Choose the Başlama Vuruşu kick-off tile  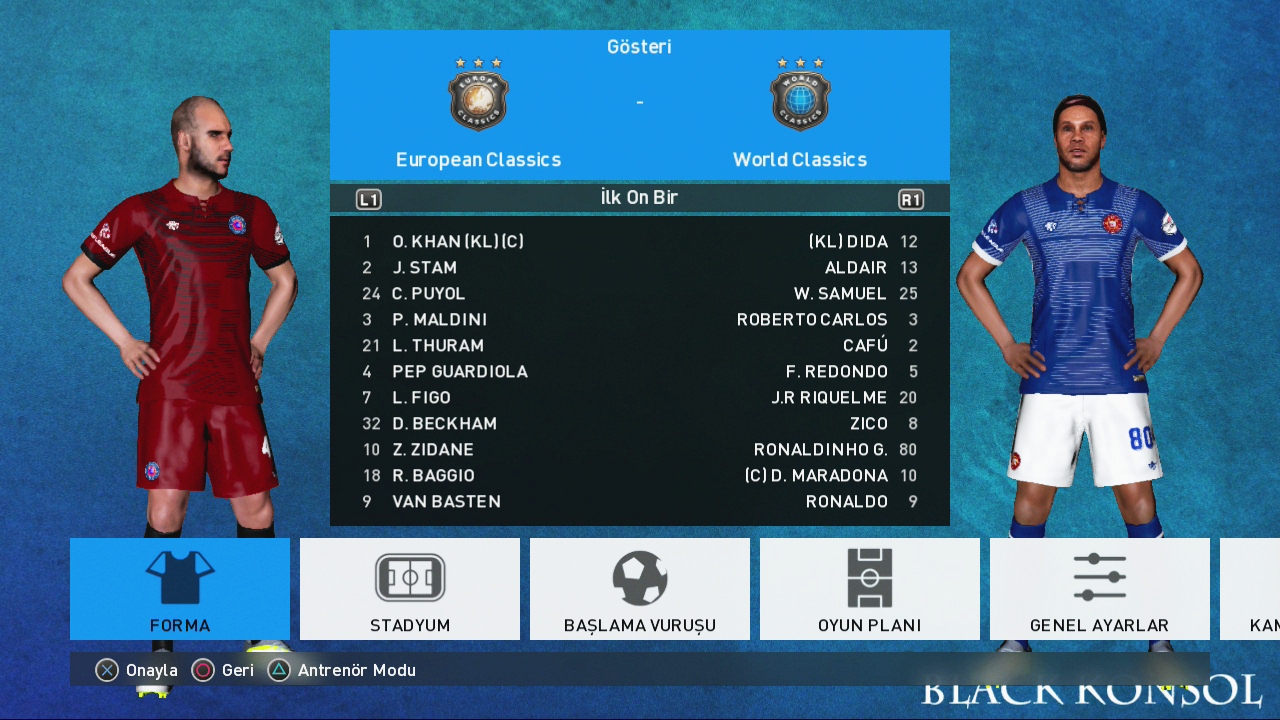(640, 589)
